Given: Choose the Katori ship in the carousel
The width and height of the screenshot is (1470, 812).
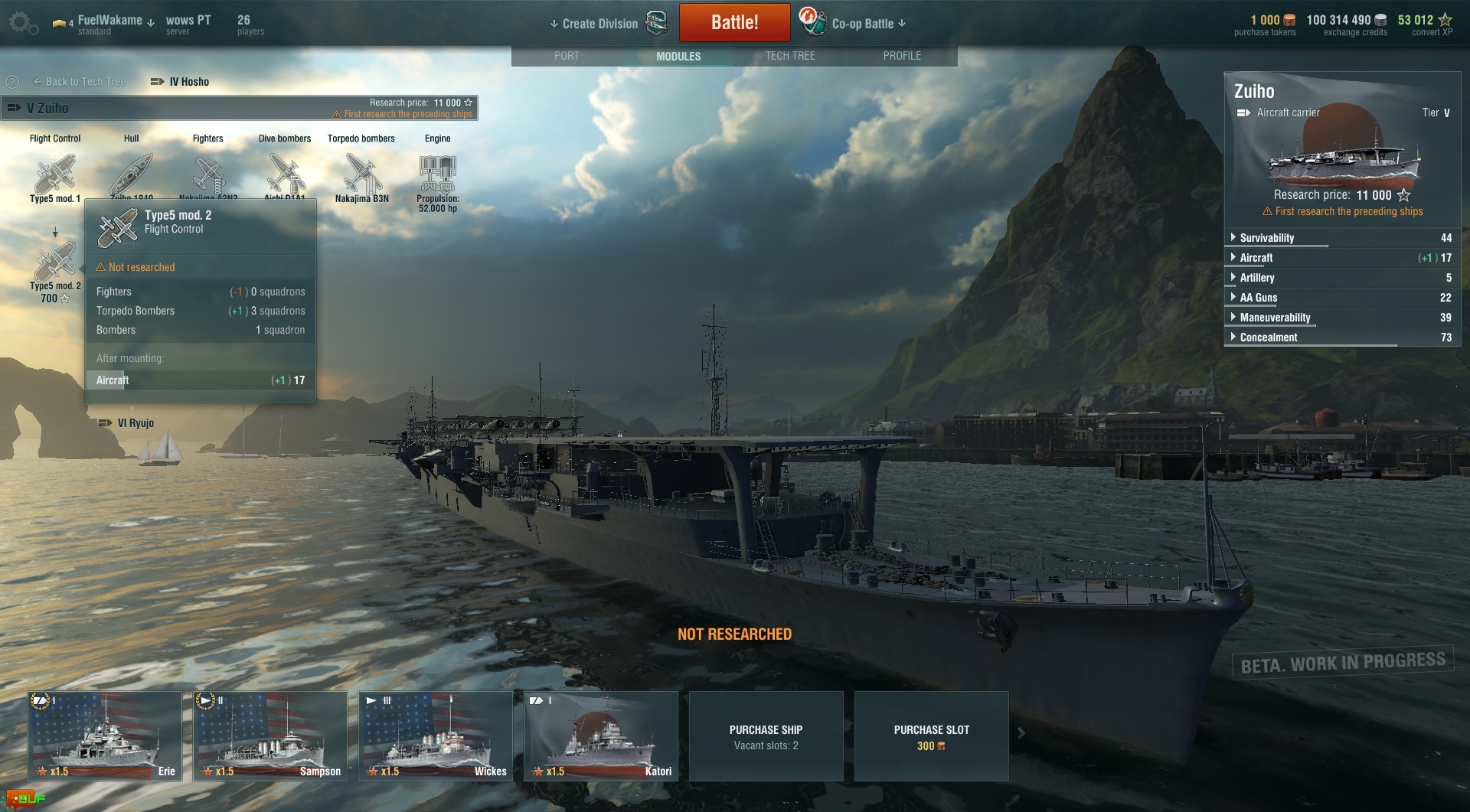Looking at the screenshot, I should pos(601,735).
